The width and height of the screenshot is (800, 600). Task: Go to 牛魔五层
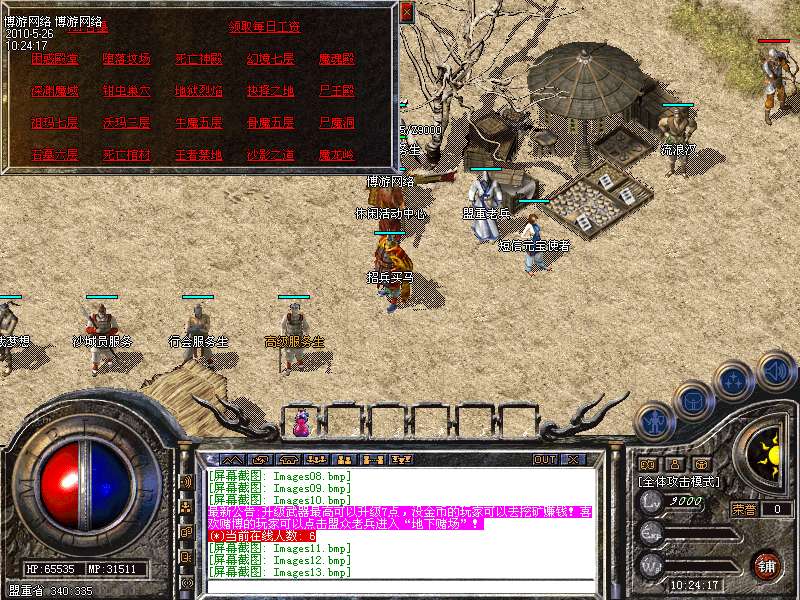(198, 123)
